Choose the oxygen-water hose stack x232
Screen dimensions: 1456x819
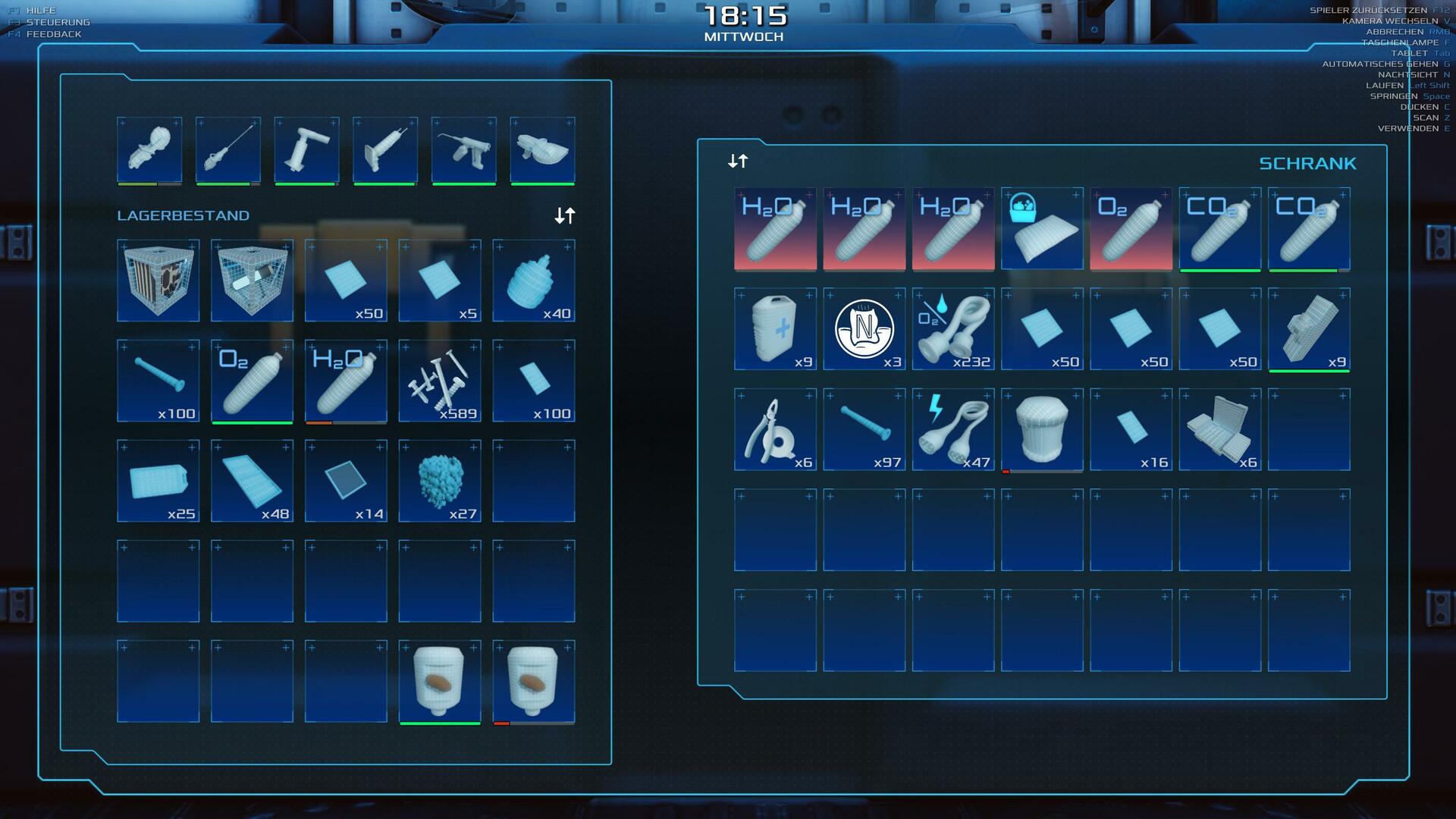[x=953, y=329]
